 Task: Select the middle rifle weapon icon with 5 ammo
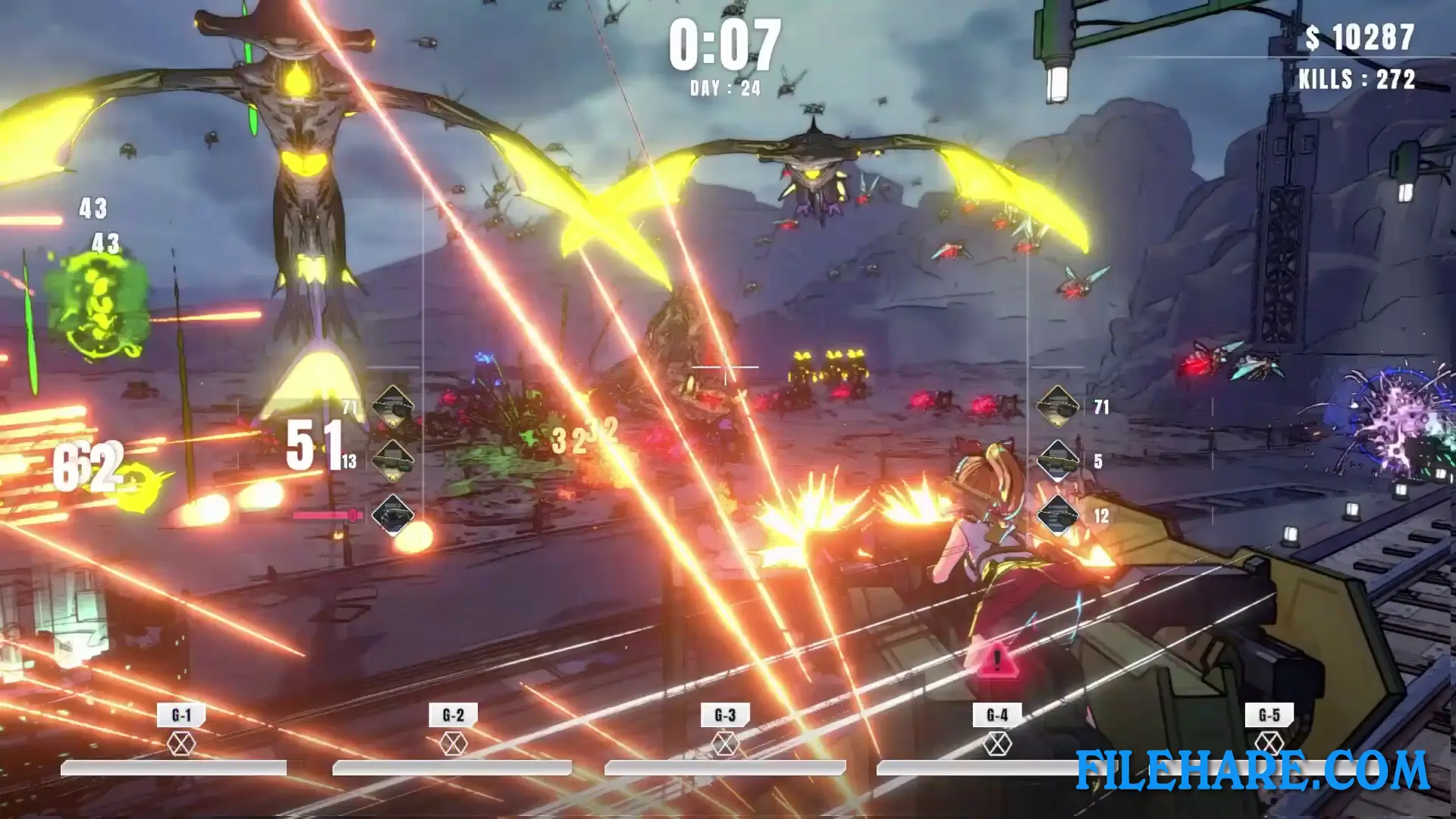[x=1058, y=459]
